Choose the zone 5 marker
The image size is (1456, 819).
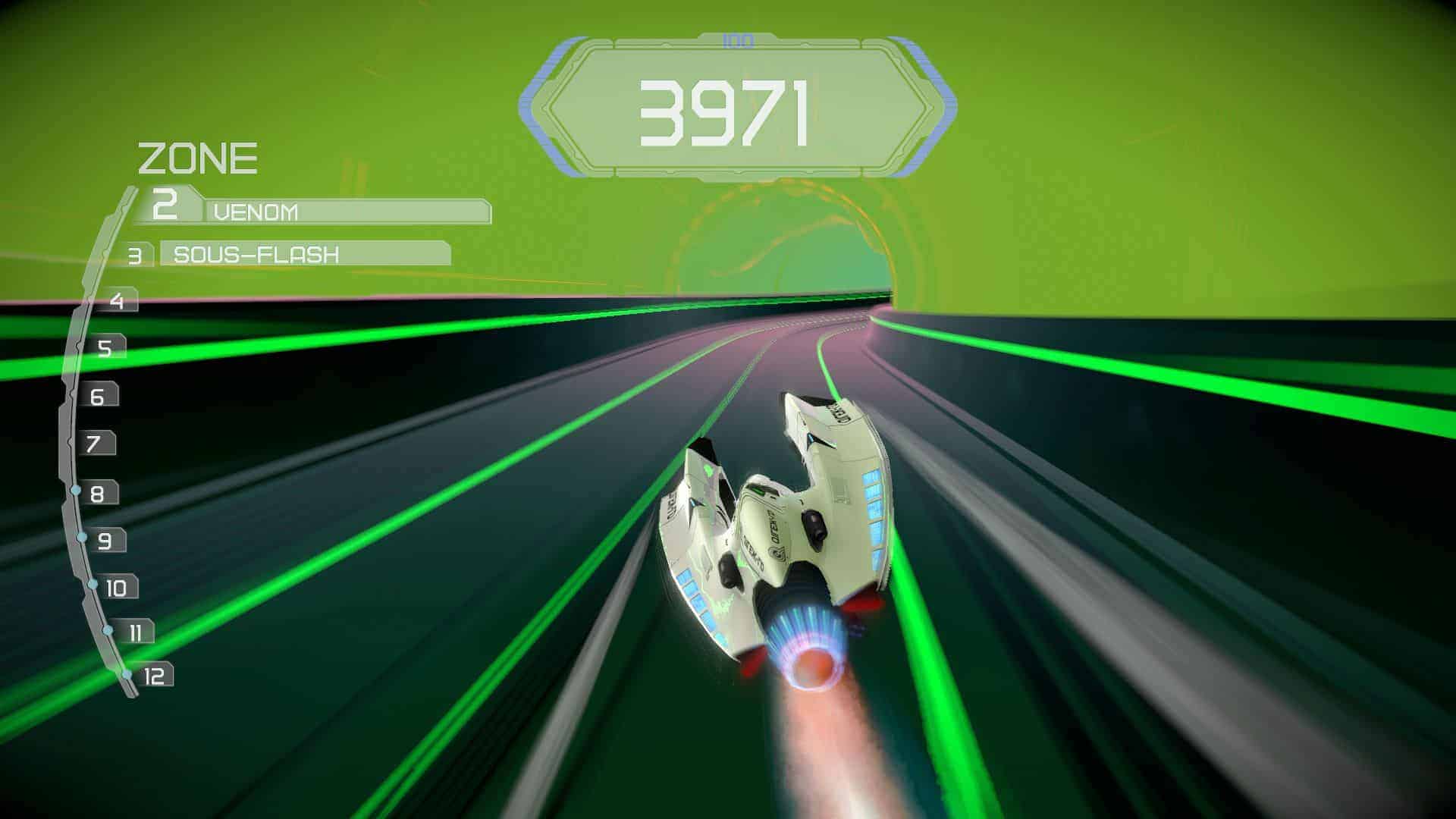pyautogui.click(x=105, y=348)
